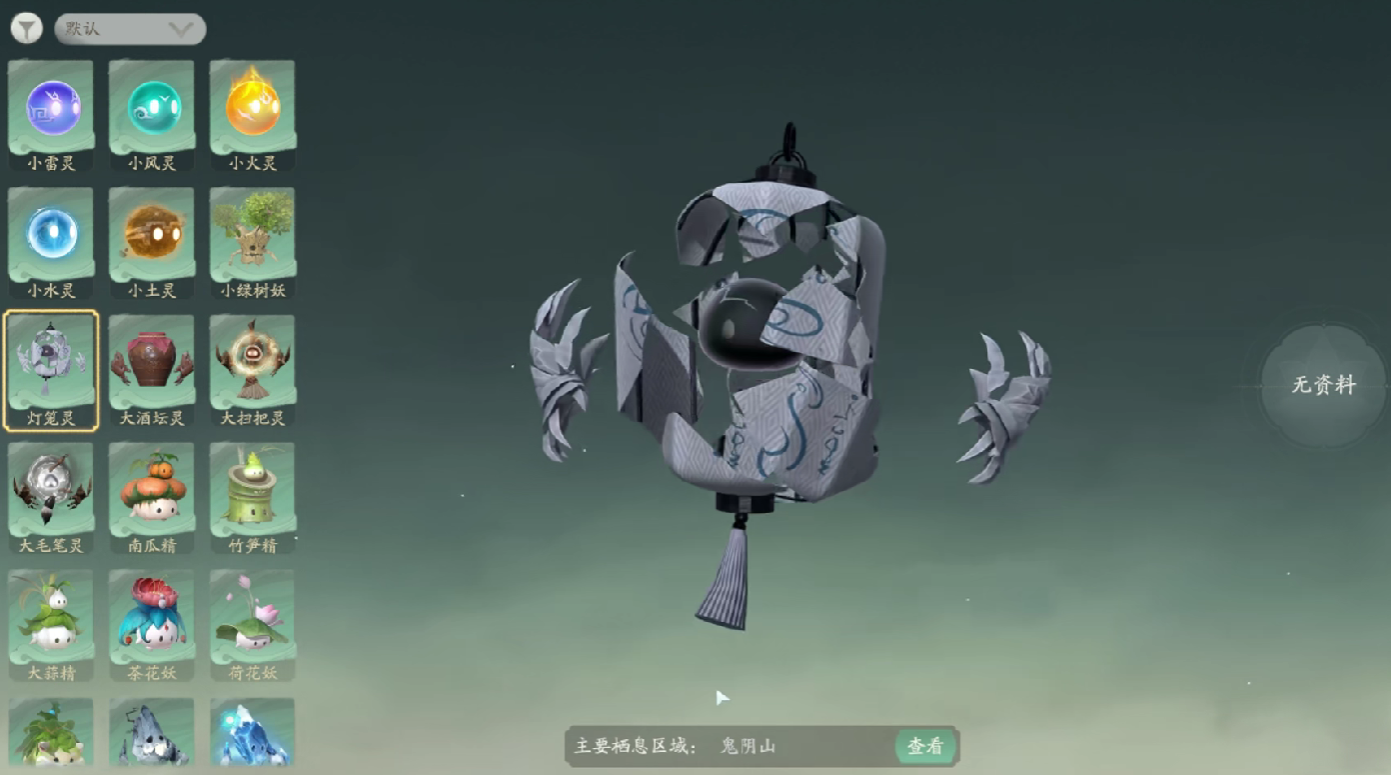Image resolution: width=1391 pixels, height=775 pixels.
Task: Click the 查看 button to view 鬼阴山
Action: coord(926,746)
